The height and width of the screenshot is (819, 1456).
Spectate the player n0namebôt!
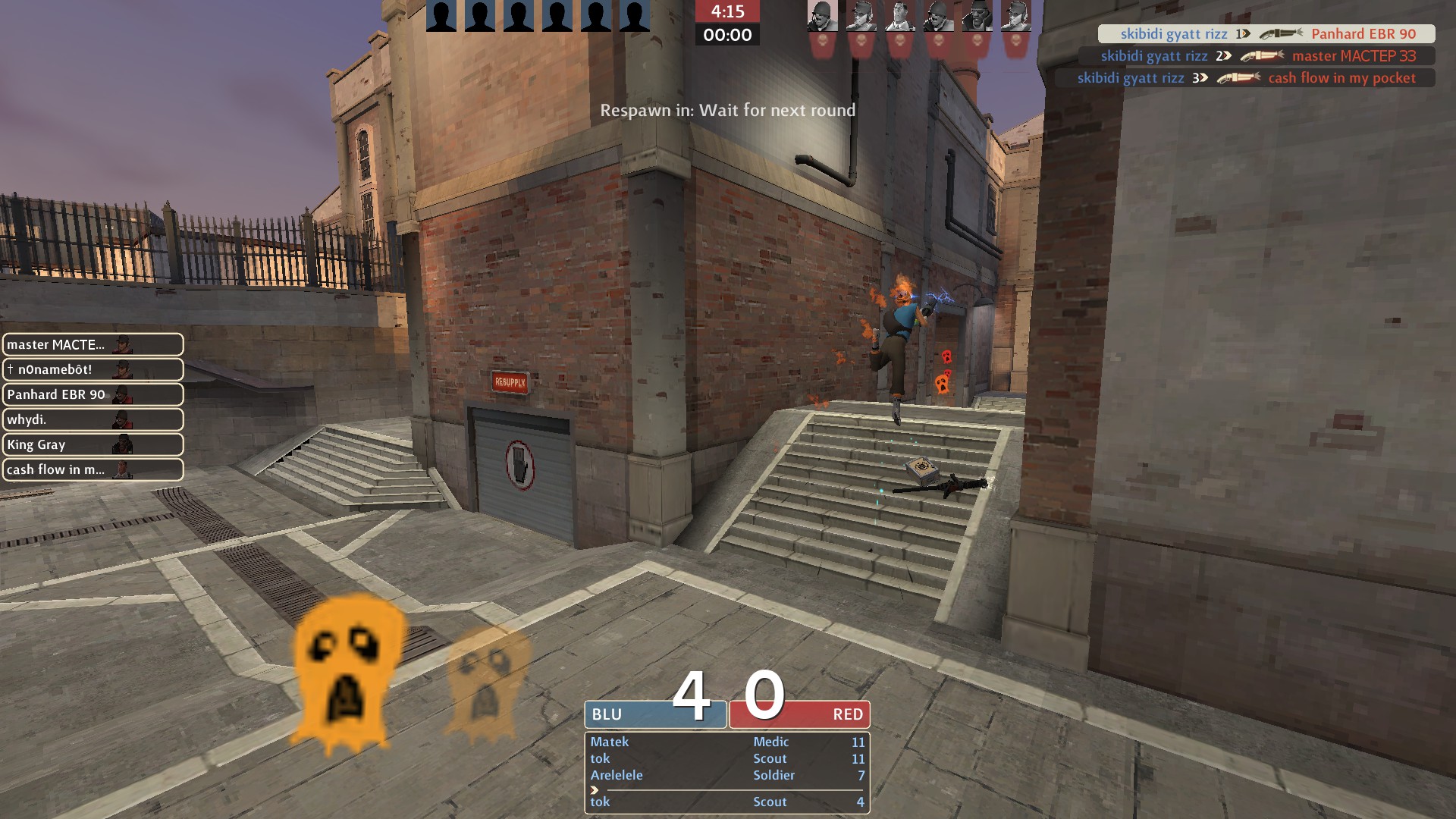click(x=93, y=369)
